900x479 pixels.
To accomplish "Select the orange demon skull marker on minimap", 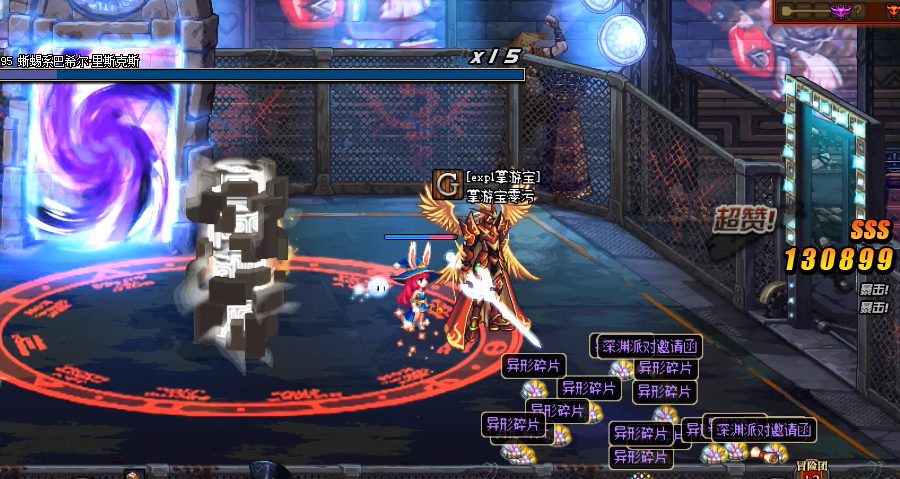I will point(892,11).
